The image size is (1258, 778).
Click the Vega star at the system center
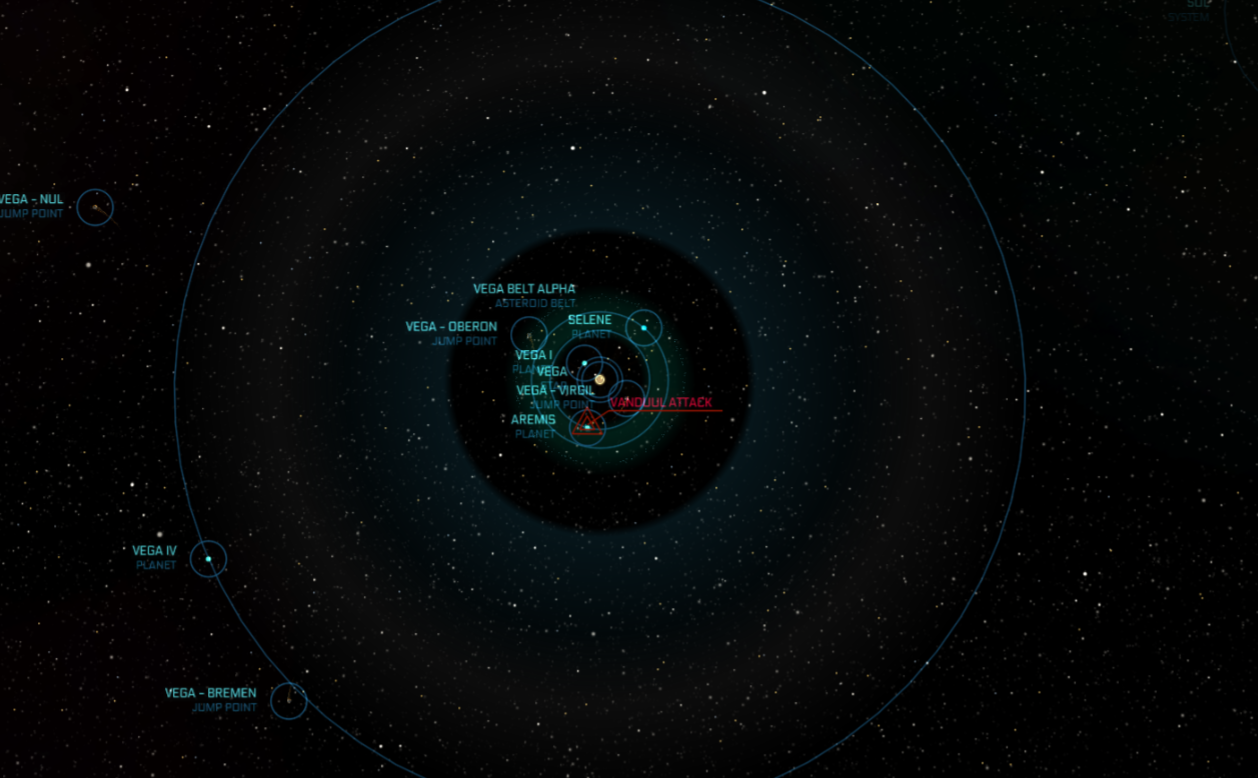(600, 379)
